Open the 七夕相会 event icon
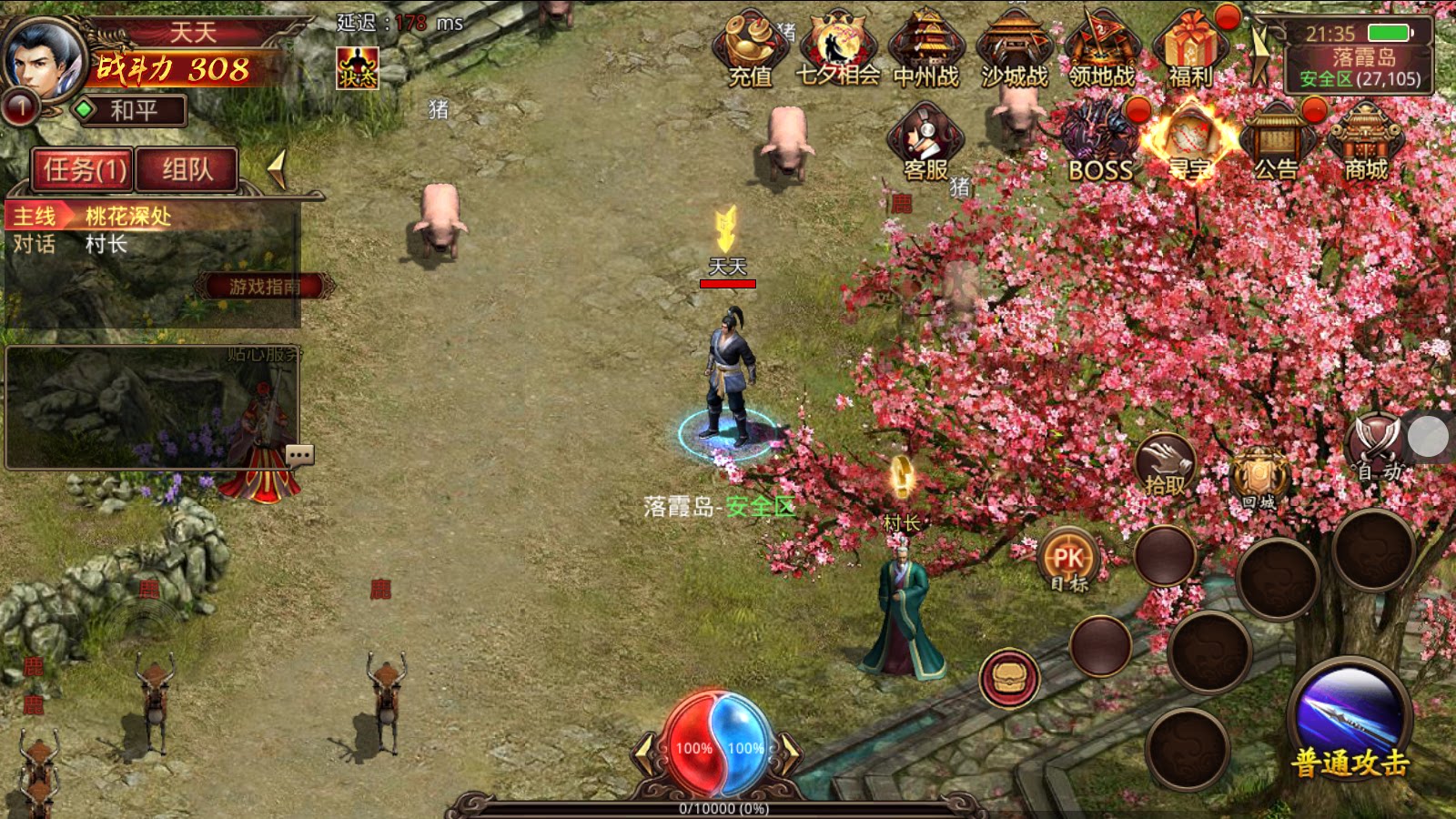 tap(837, 50)
